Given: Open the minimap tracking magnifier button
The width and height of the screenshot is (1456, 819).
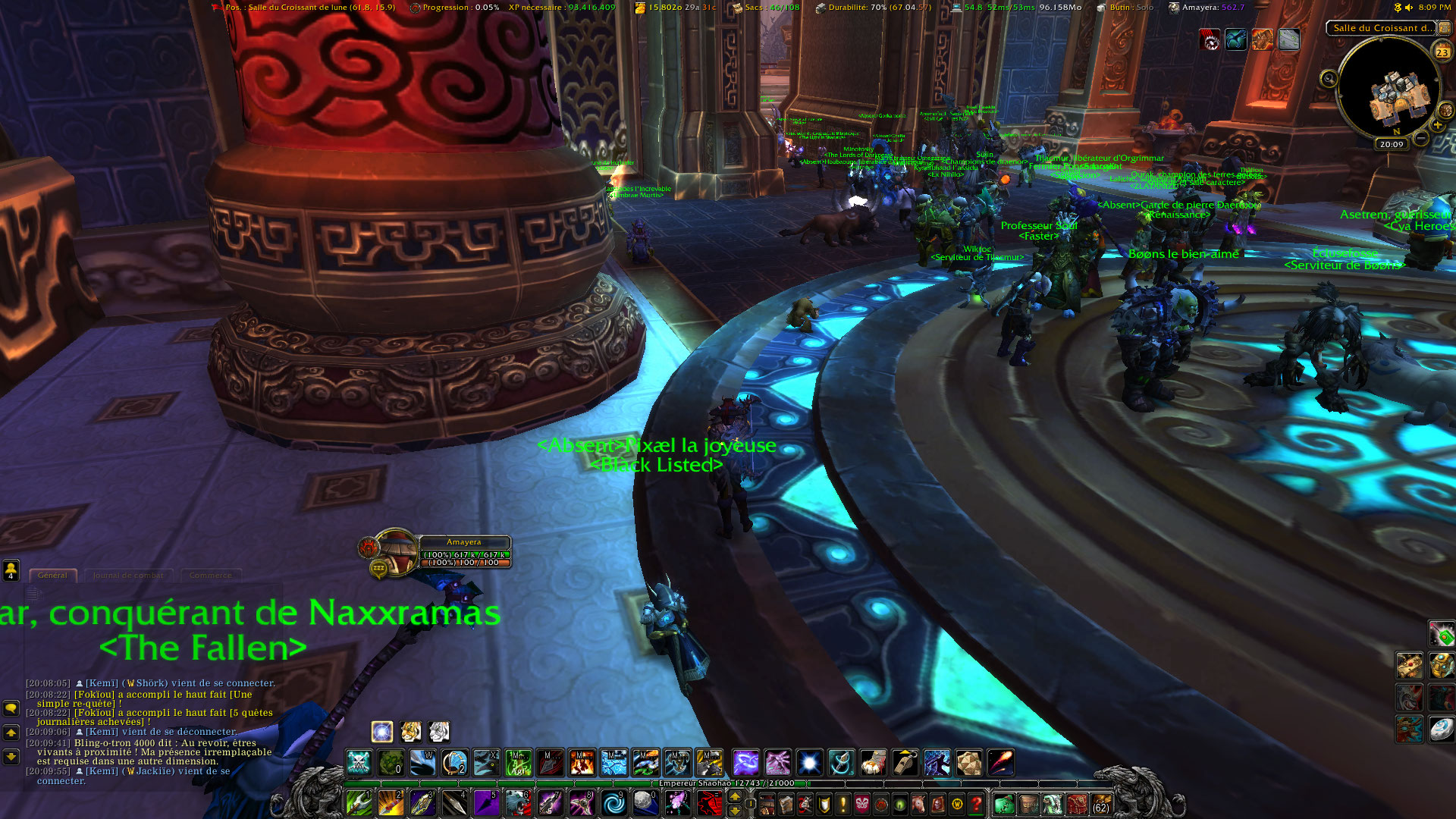Looking at the screenshot, I should [x=1329, y=78].
